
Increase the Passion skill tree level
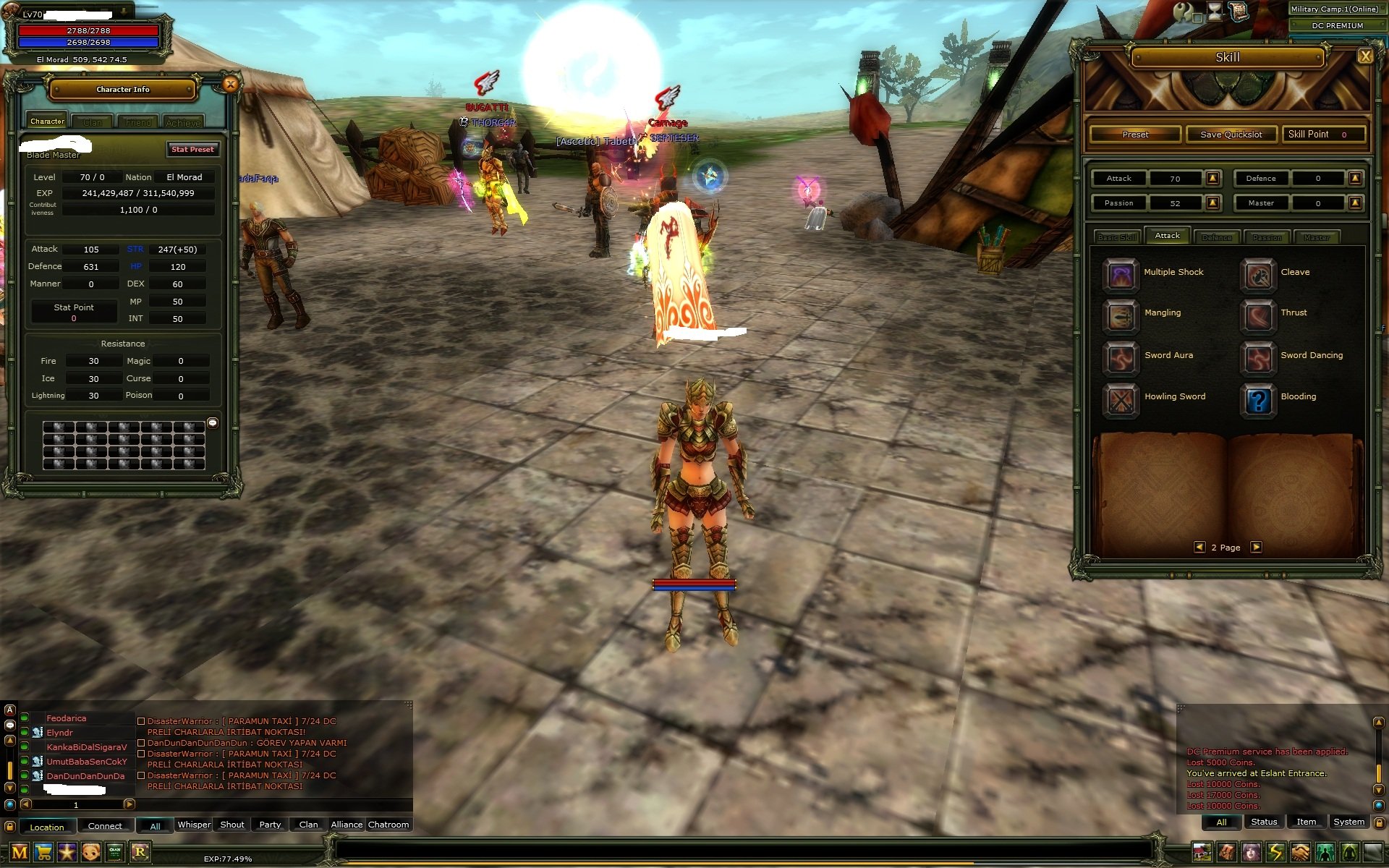pyautogui.click(x=1213, y=203)
